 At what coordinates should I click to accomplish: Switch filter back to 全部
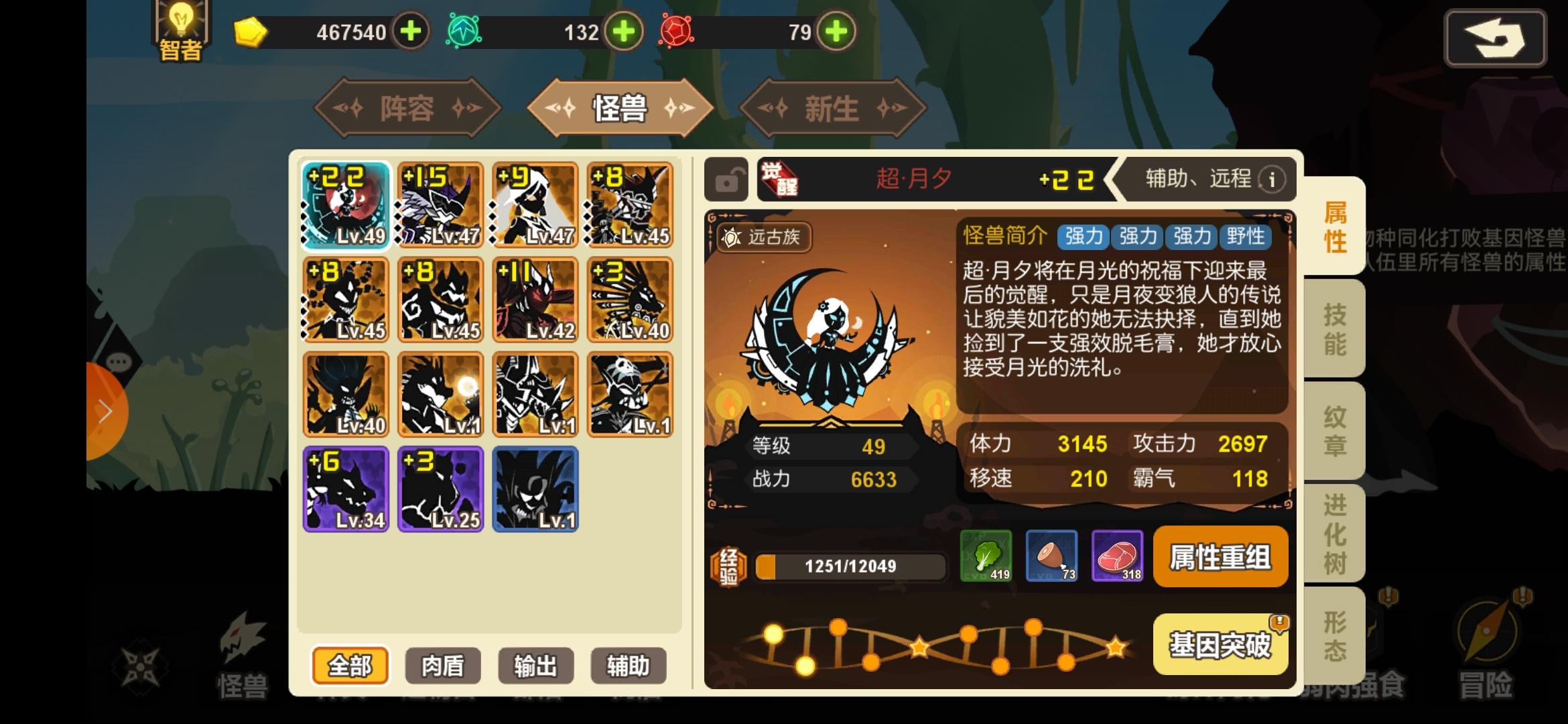tap(350, 665)
